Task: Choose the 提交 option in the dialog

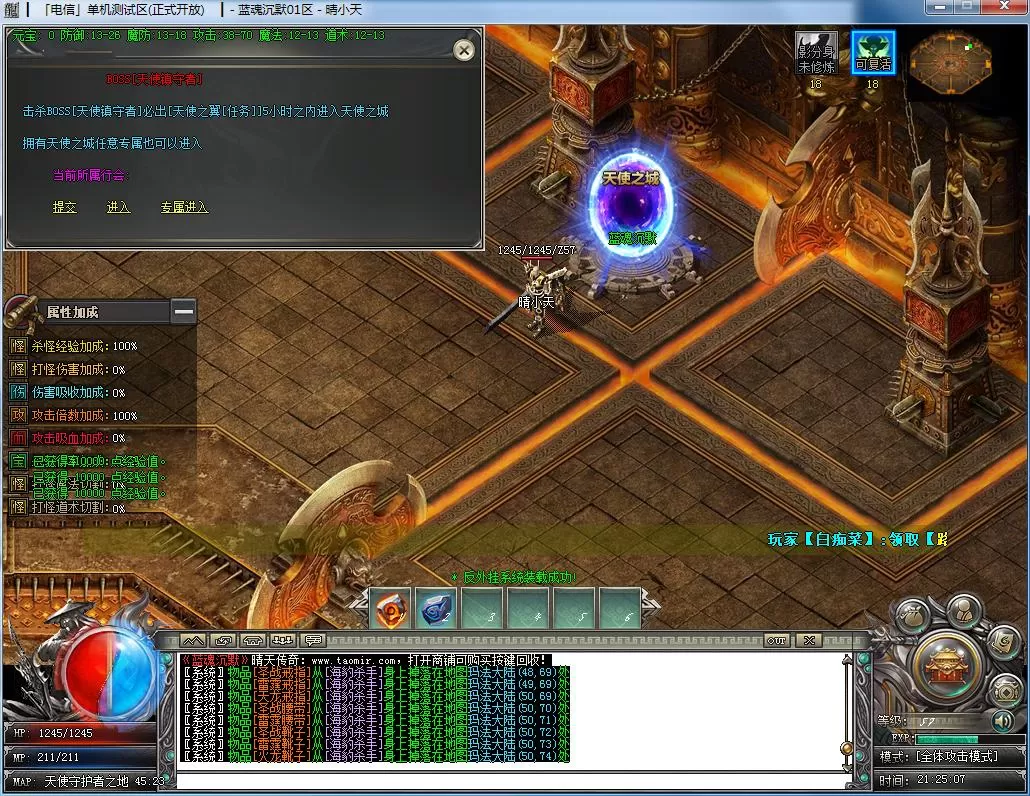Action: tap(64, 207)
